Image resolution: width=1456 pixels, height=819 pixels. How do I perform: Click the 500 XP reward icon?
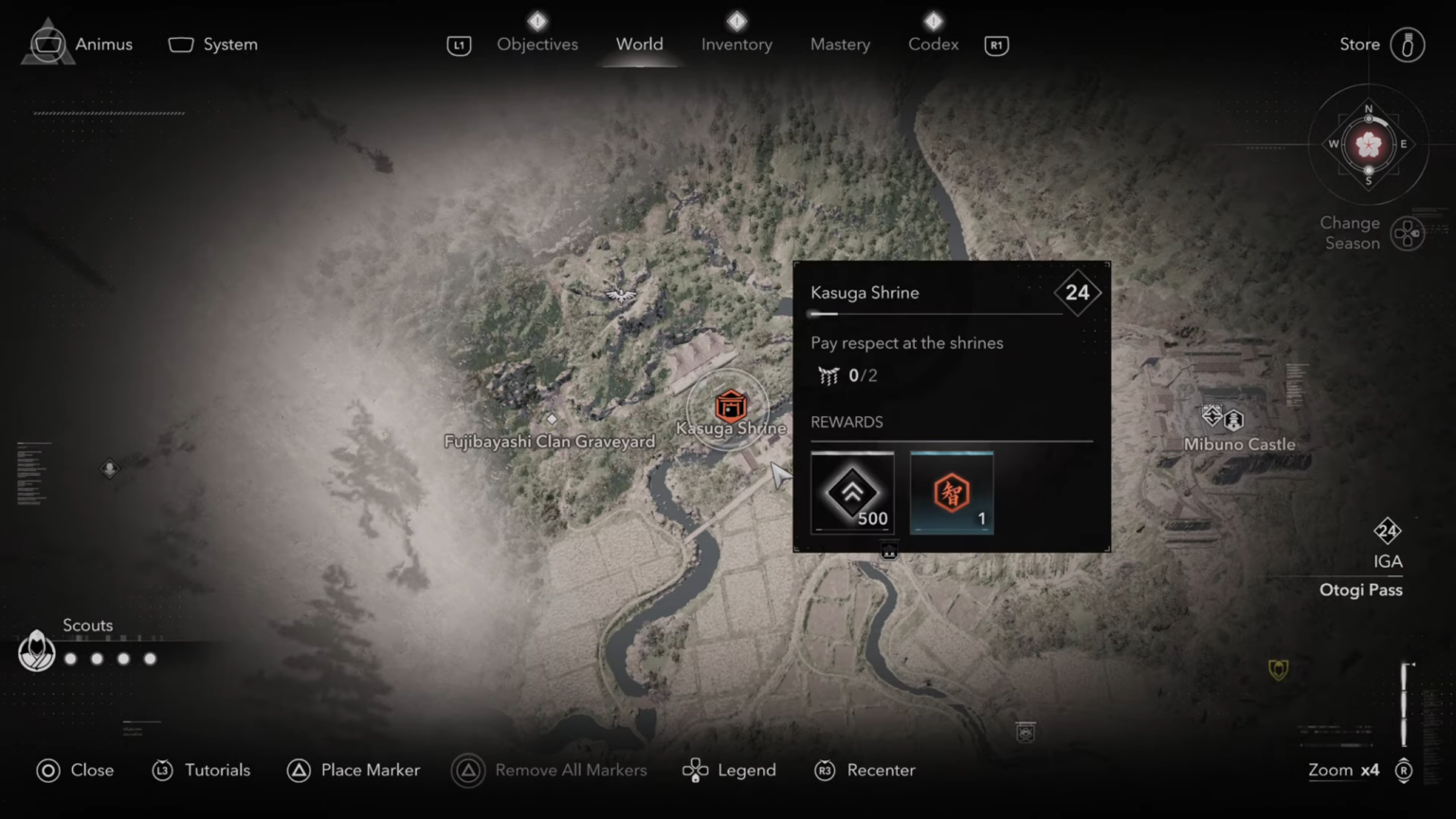pyautogui.click(x=851, y=492)
